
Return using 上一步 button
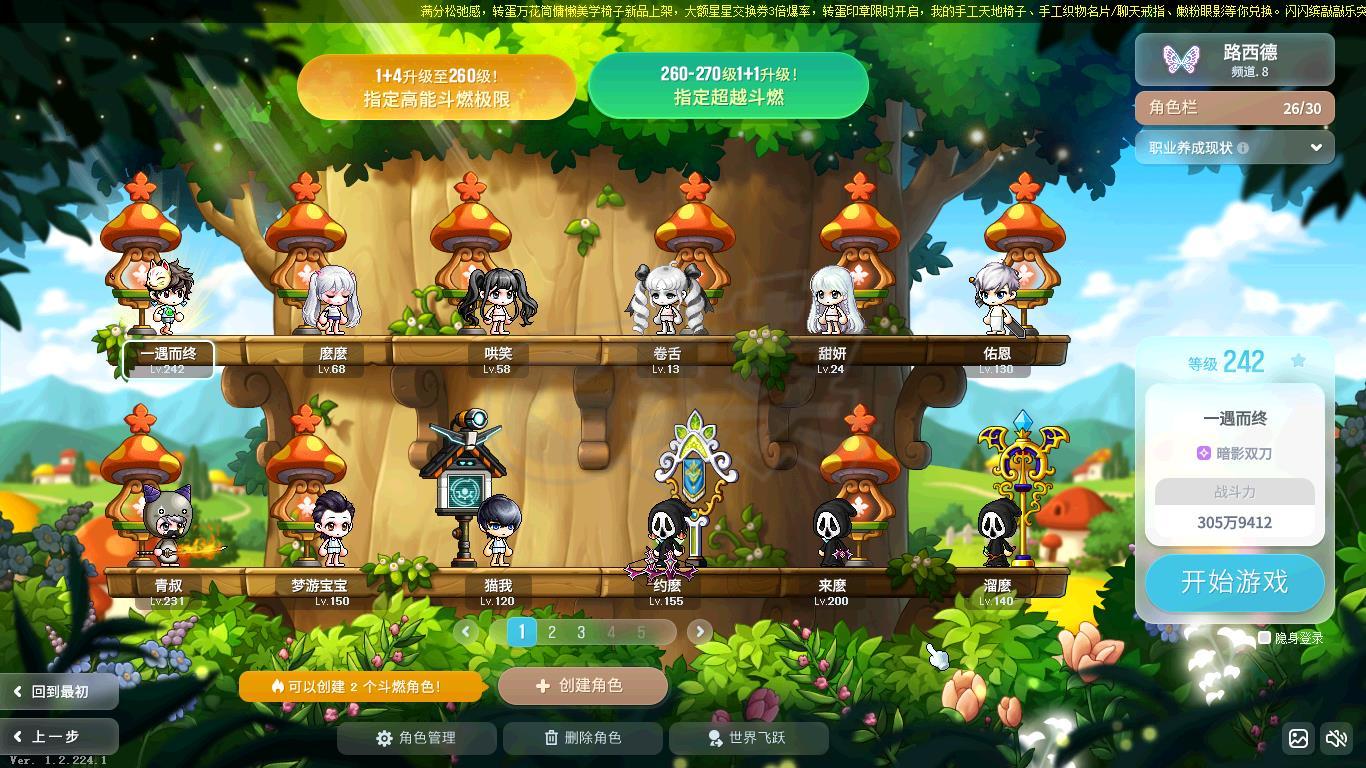(x=59, y=736)
